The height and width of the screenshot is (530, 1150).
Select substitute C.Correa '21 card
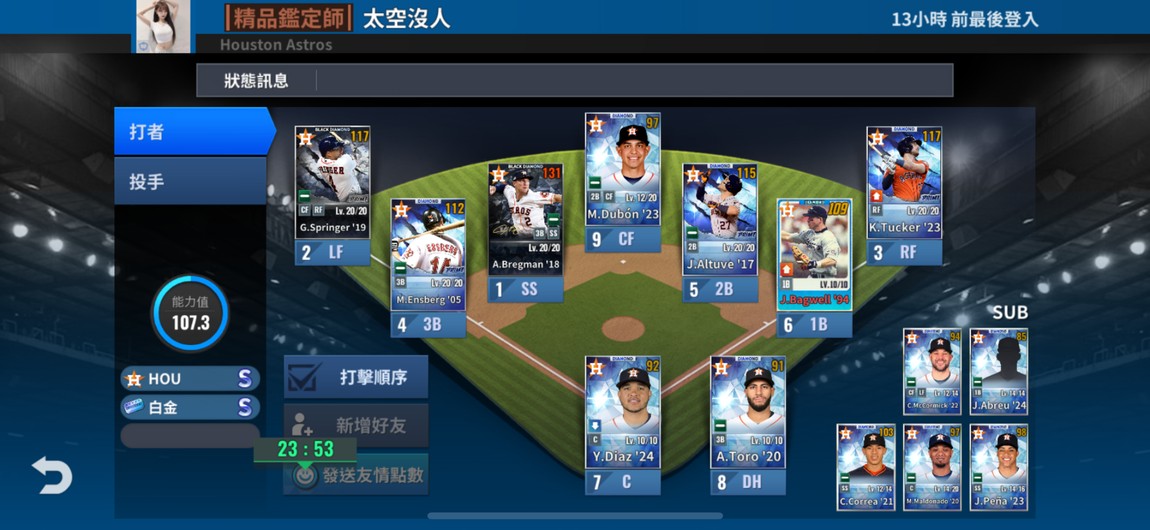pos(866,466)
